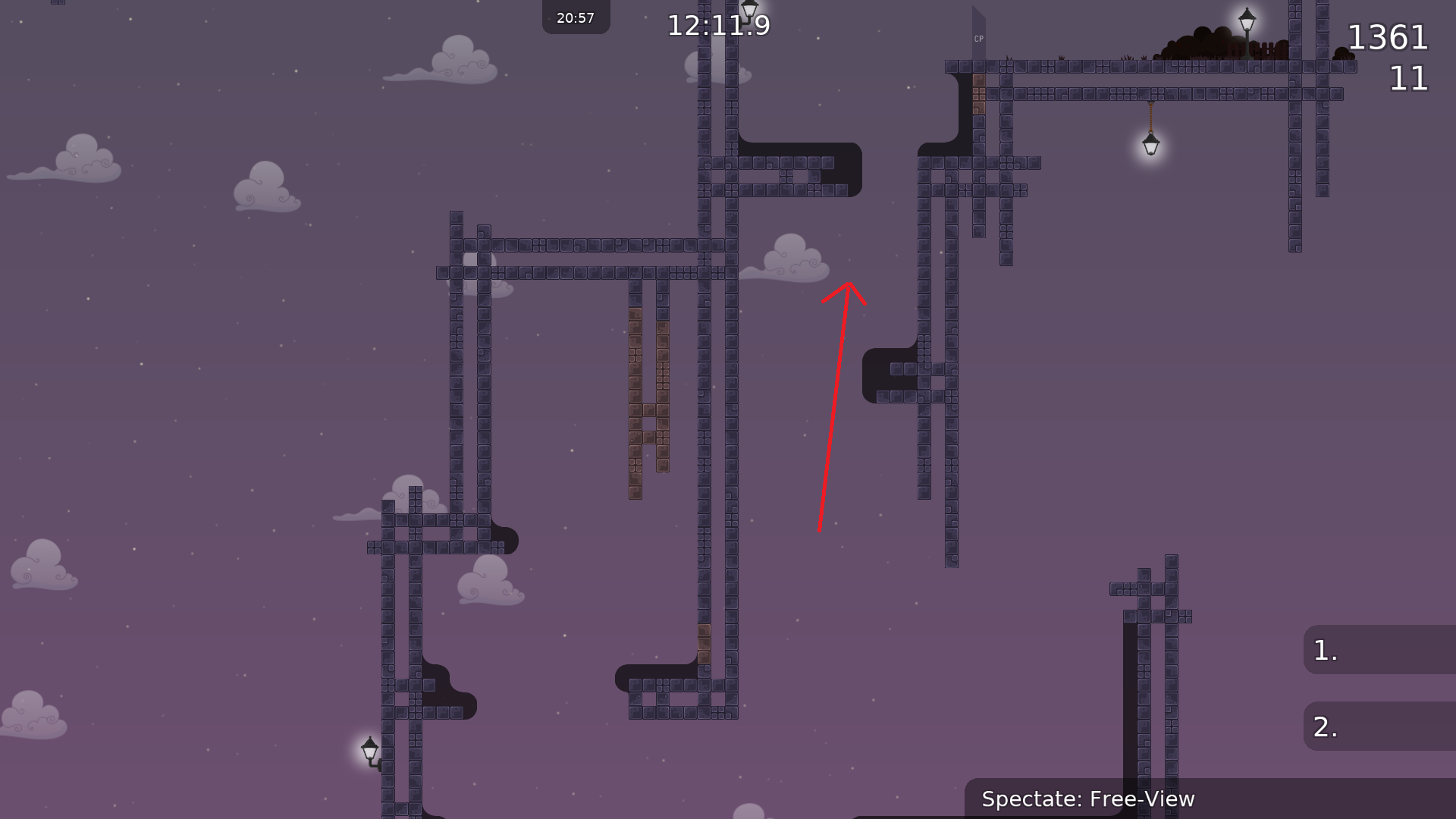The image size is (1456, 819).
Task: Select the hanging lantern below the top platform
Action: click(x=1150, y=143)
